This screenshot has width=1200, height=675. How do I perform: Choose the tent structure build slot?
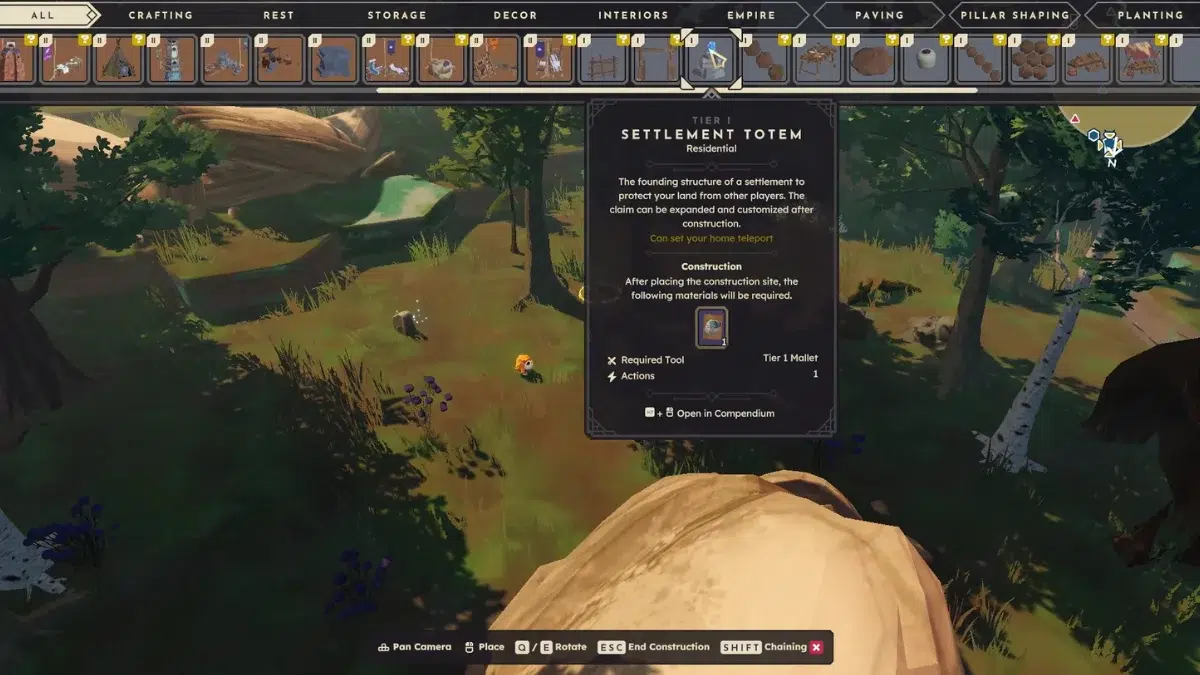pyautogui.click(x=119, y=60)
